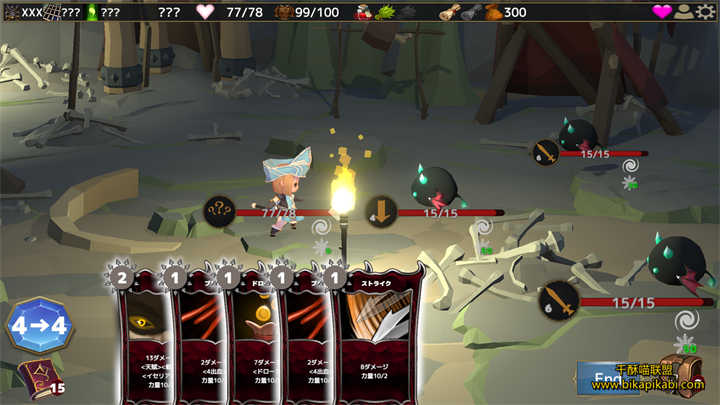Click the player silhouette icon in top bar
The height and width of the screenshot is (405, 720).
click(x=685, y=12)
